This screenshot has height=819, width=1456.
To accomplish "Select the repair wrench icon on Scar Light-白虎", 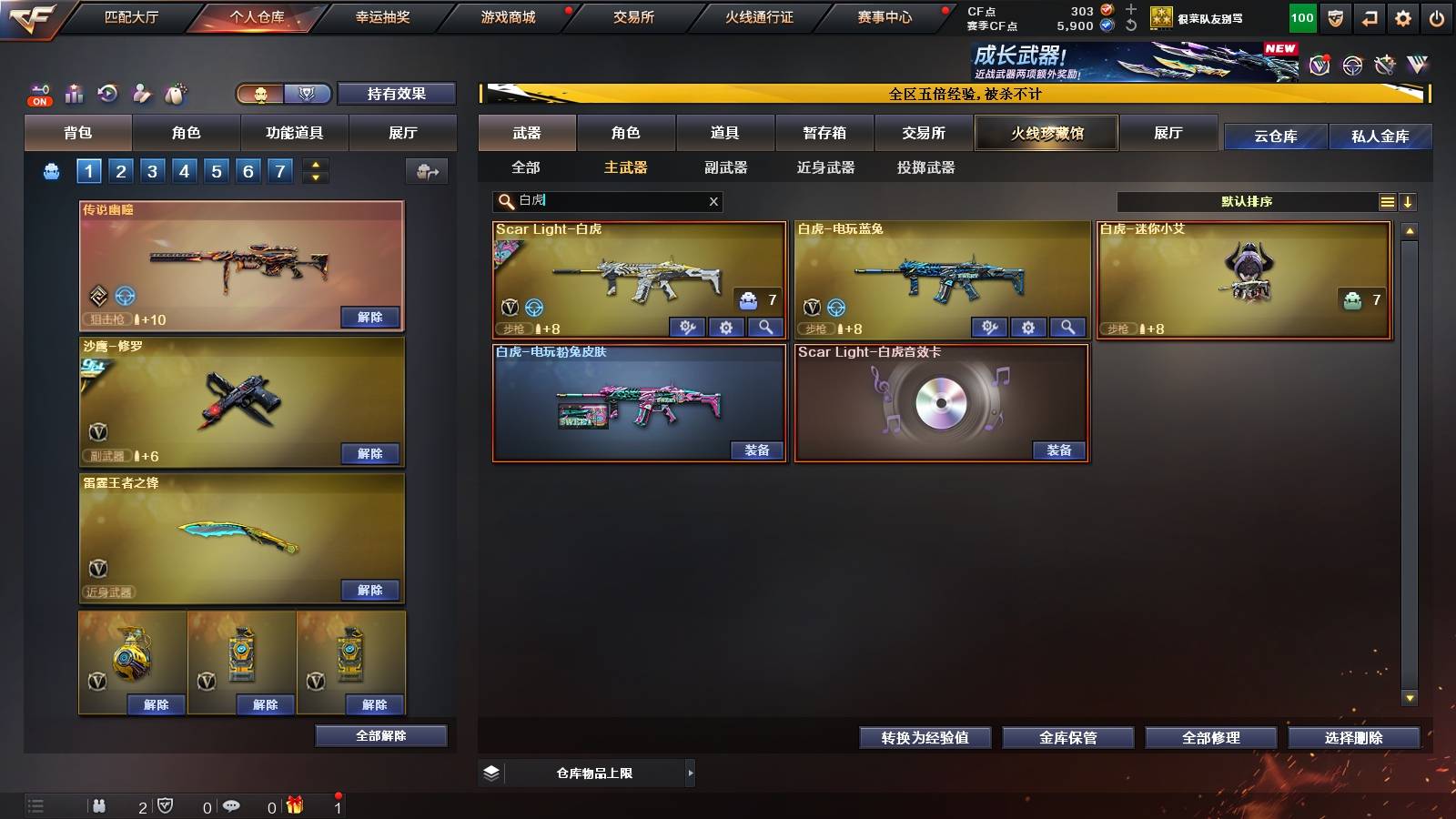I will click(689, 327).
